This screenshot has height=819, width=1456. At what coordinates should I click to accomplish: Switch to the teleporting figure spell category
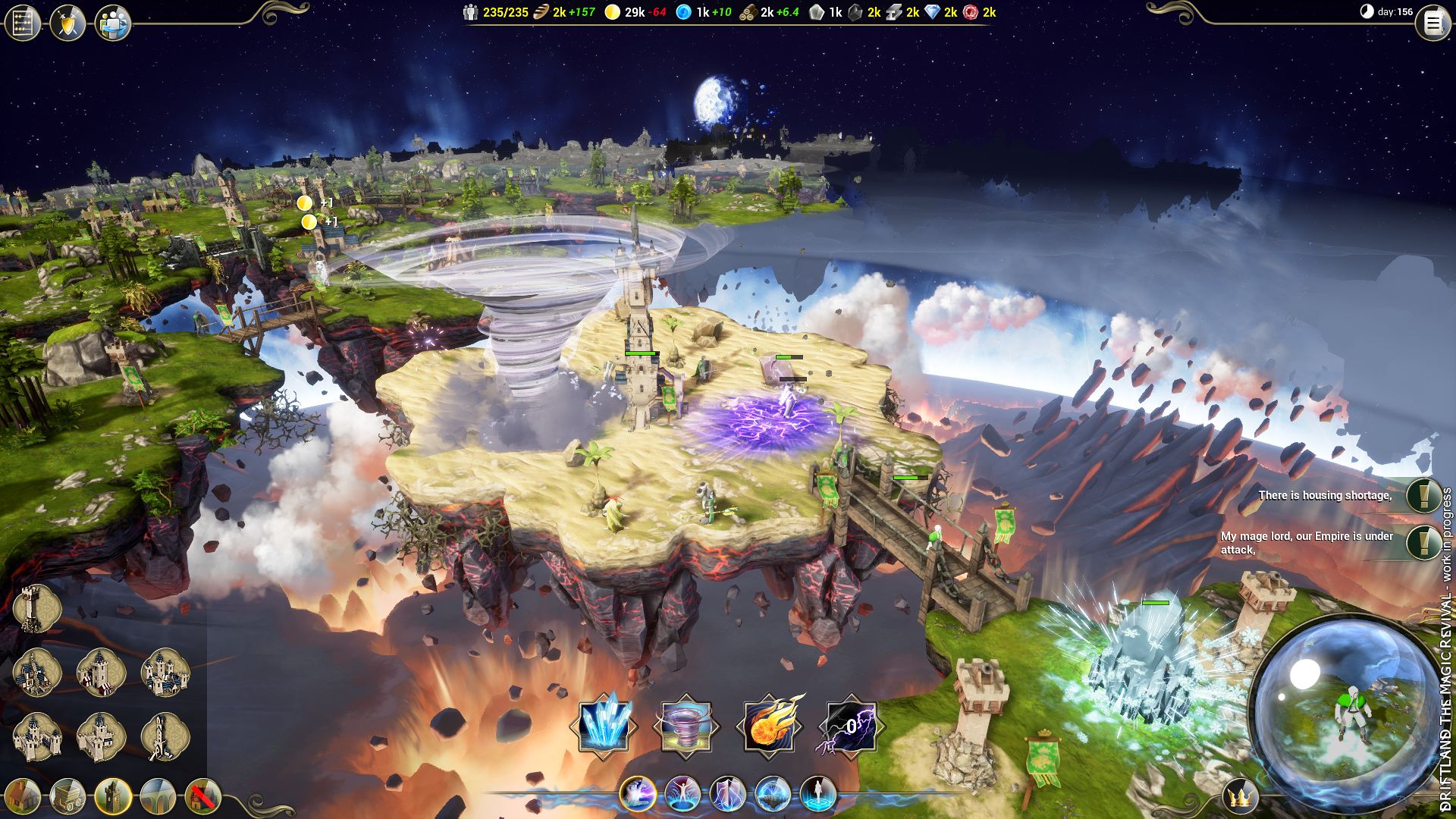click(x=817, y=794)
